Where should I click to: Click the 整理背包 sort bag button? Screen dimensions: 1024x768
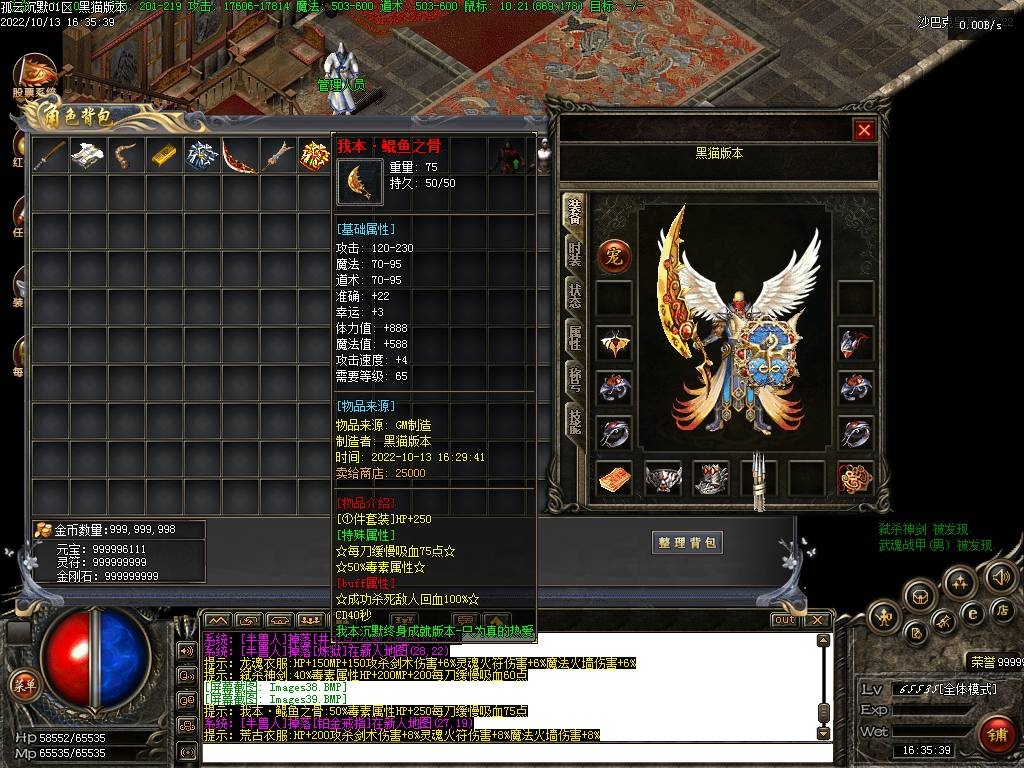coord(687,542)
